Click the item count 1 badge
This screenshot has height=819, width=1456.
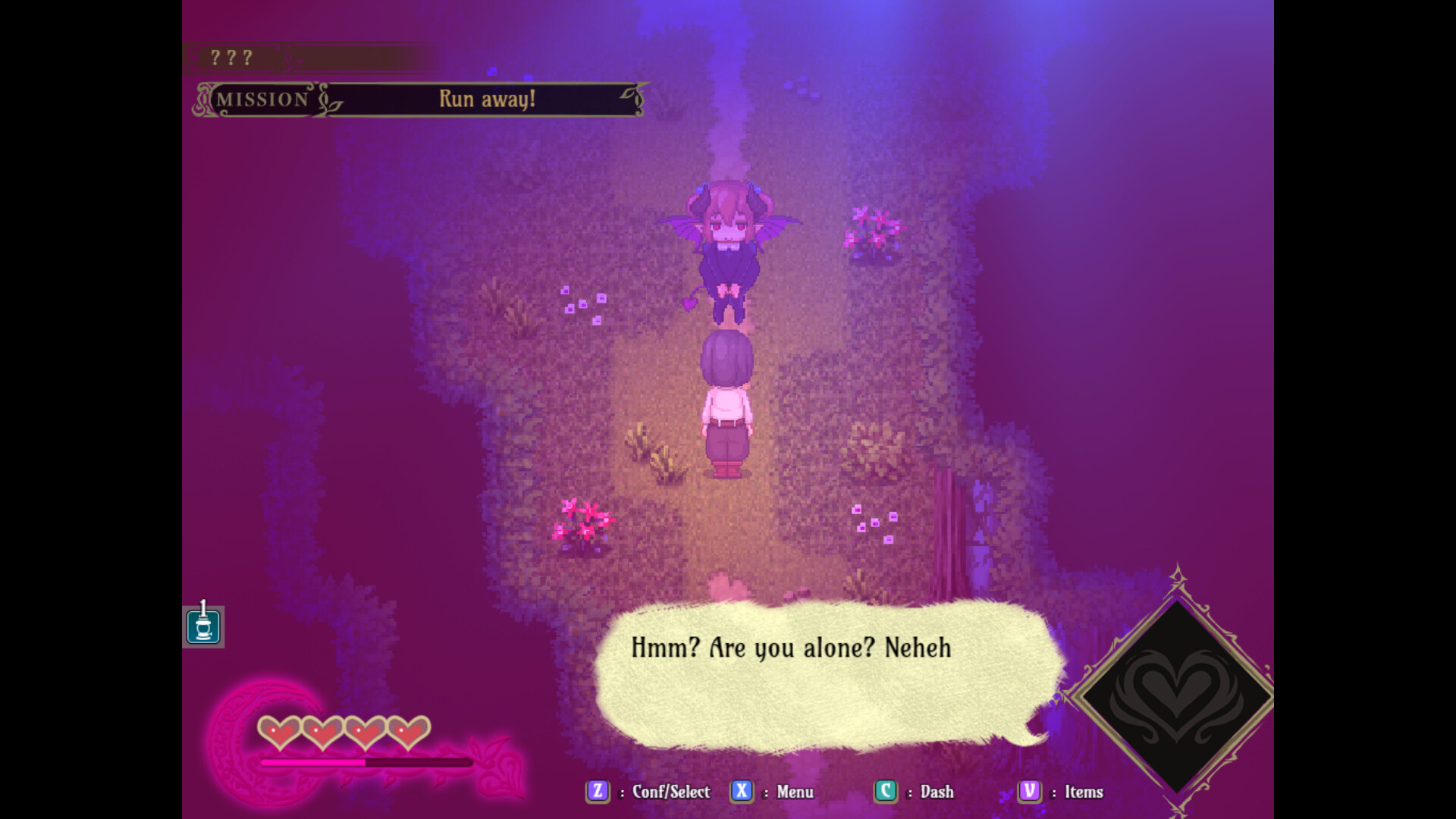tap(203, 607)
